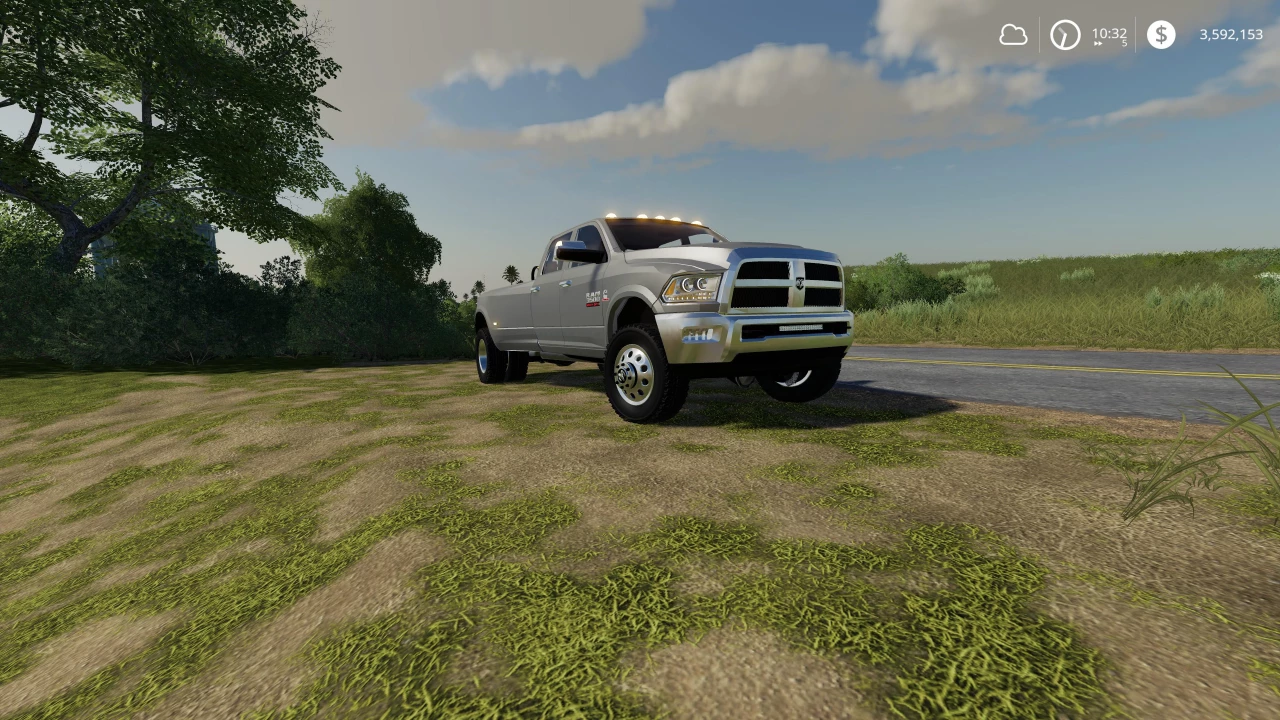Screen dimensions: 1280x720
Task: Select the clock time icon
Action: tap(1064, 35)
